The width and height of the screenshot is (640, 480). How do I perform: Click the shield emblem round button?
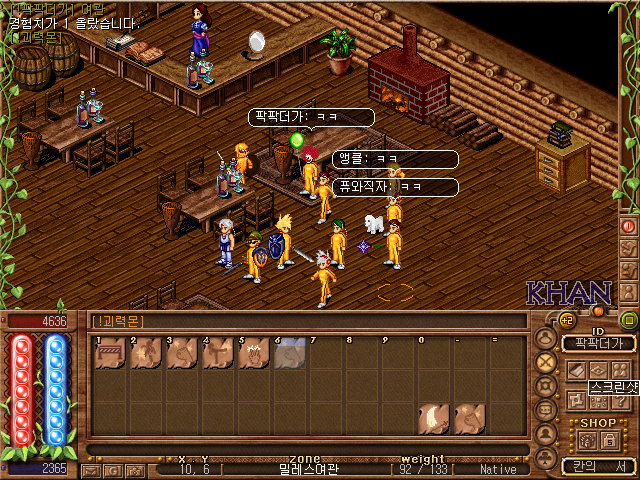(x=546, y=386)
